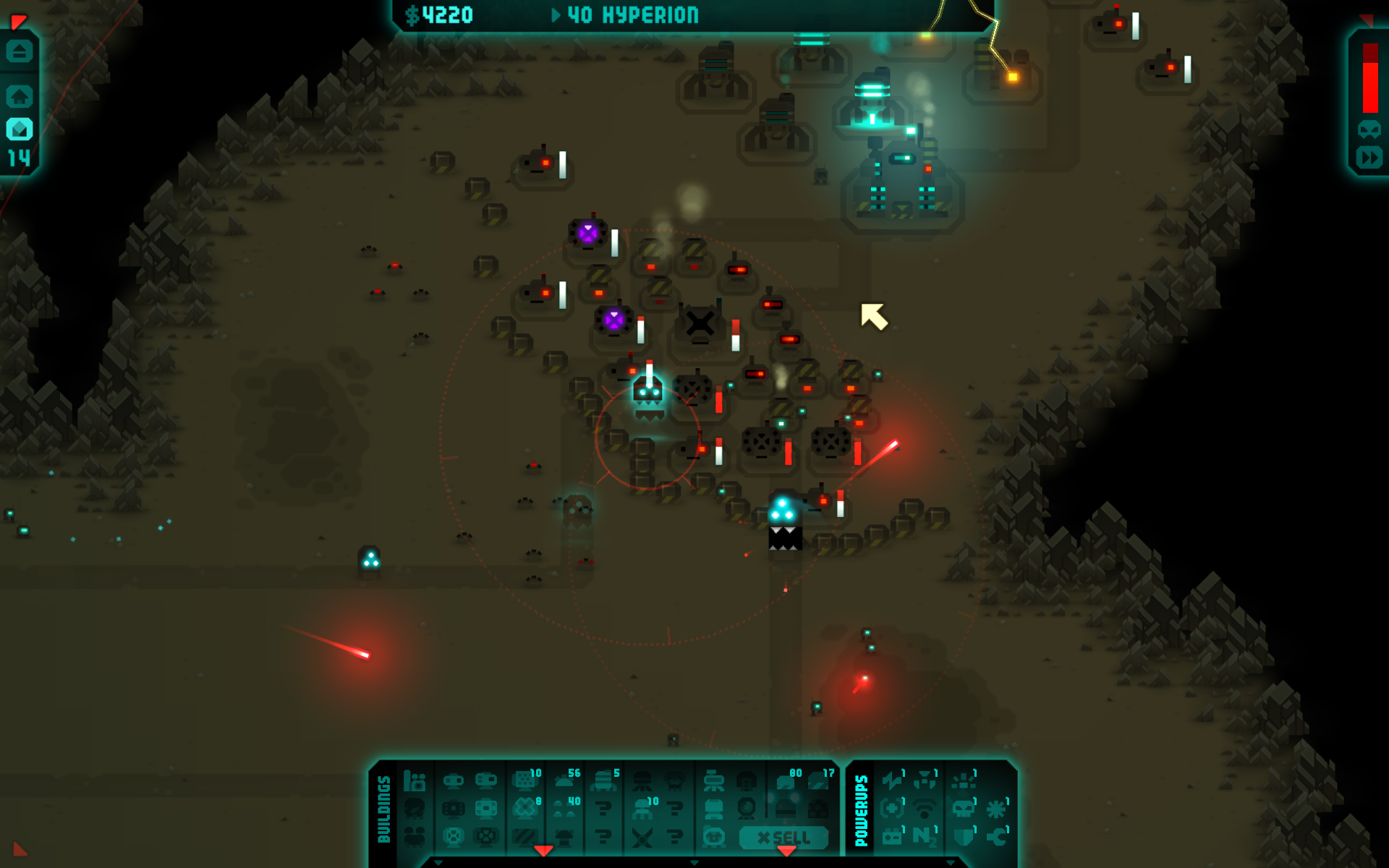Select the crossed-blades building icon
Viewport: 1389px width, 868px height.
(642, 838)
